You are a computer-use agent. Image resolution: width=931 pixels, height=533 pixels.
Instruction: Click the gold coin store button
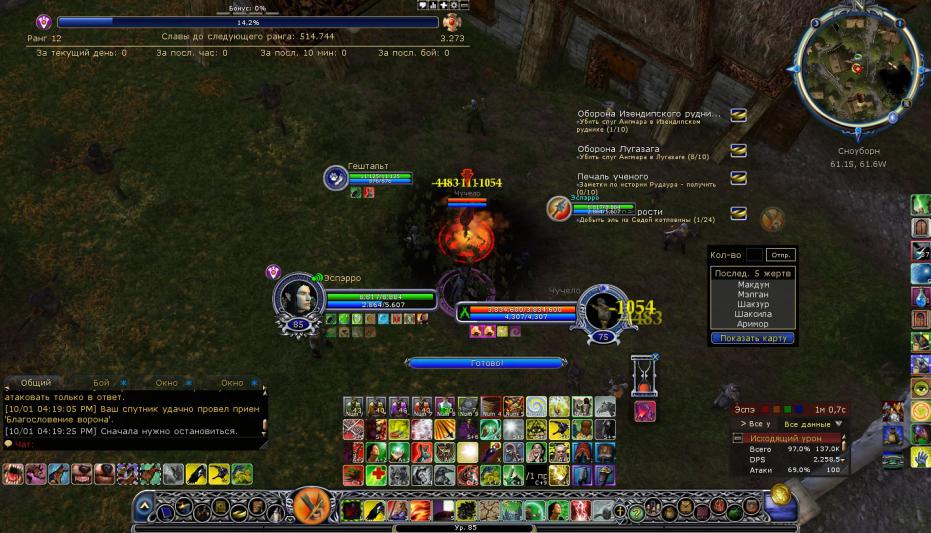click(x=782, y=494)
